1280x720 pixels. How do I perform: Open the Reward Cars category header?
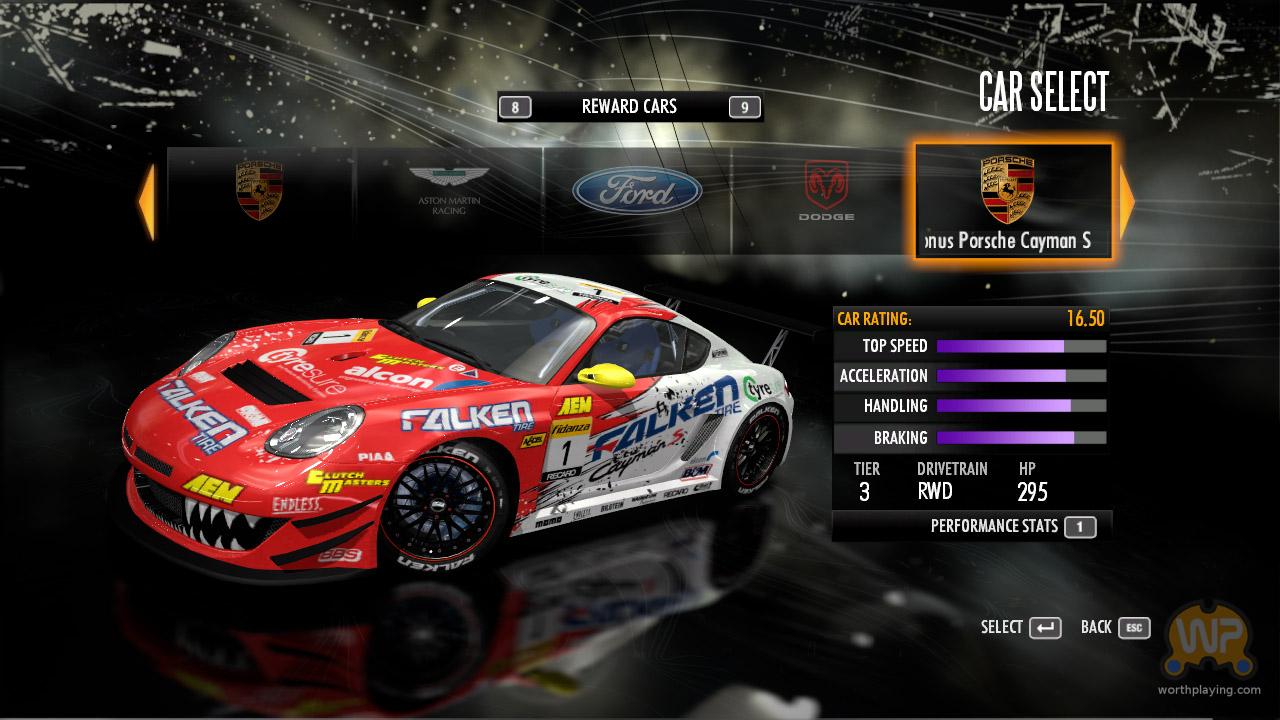[x=629, y=107]
